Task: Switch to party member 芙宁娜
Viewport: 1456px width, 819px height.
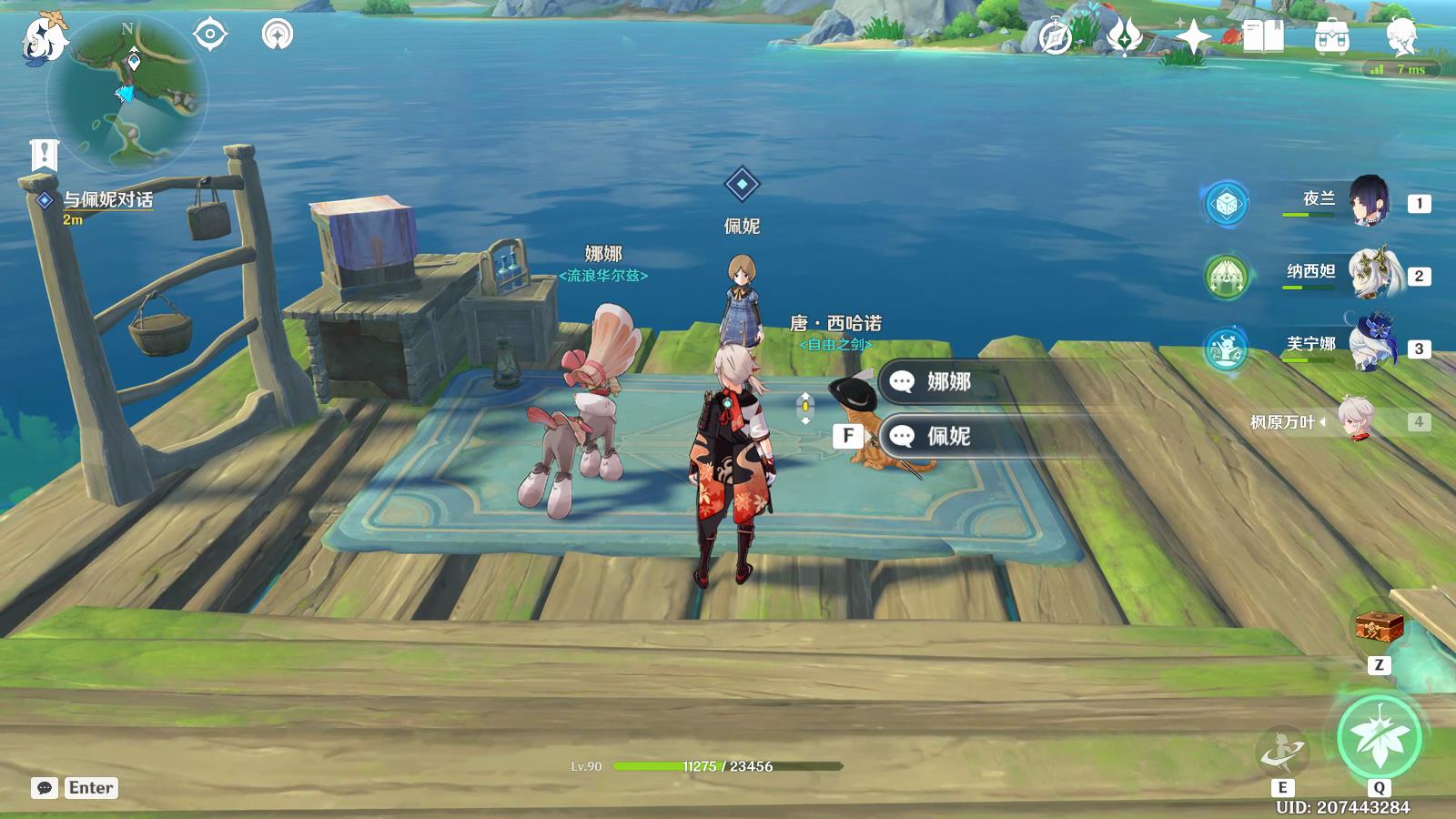Action: (1365, 346)
